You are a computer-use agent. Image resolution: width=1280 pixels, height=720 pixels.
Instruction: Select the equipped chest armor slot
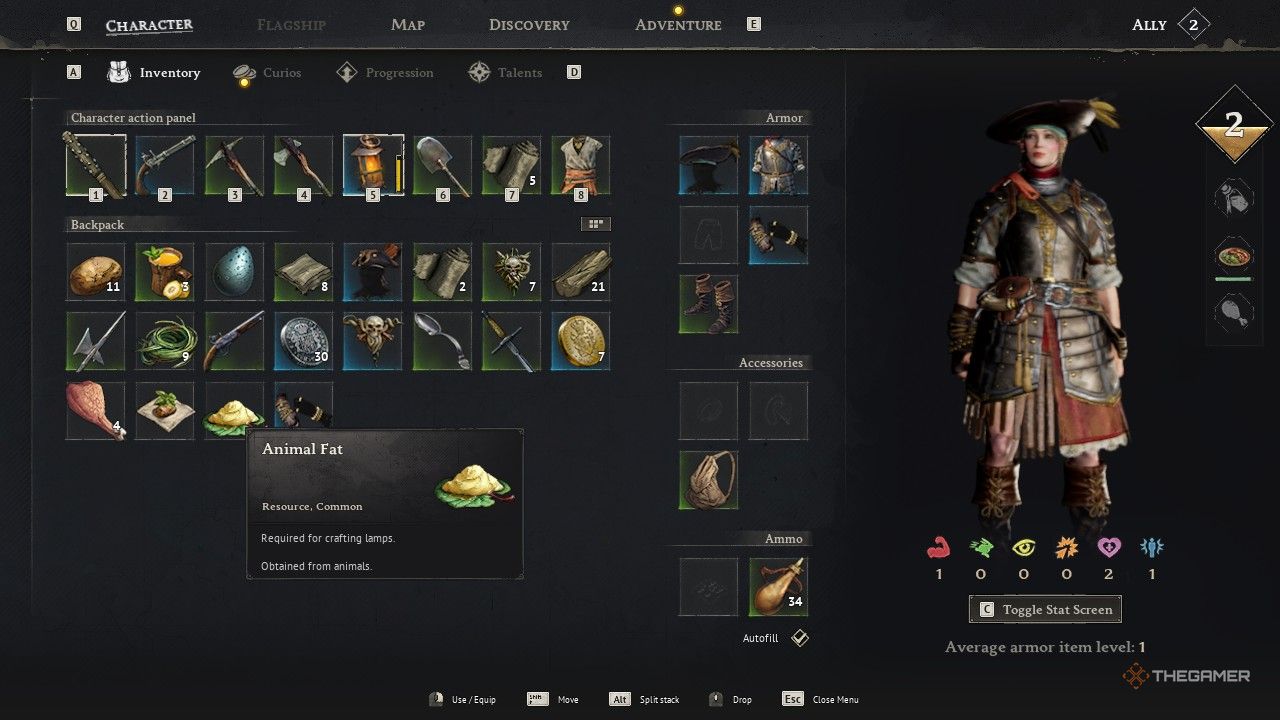point(778,165)
